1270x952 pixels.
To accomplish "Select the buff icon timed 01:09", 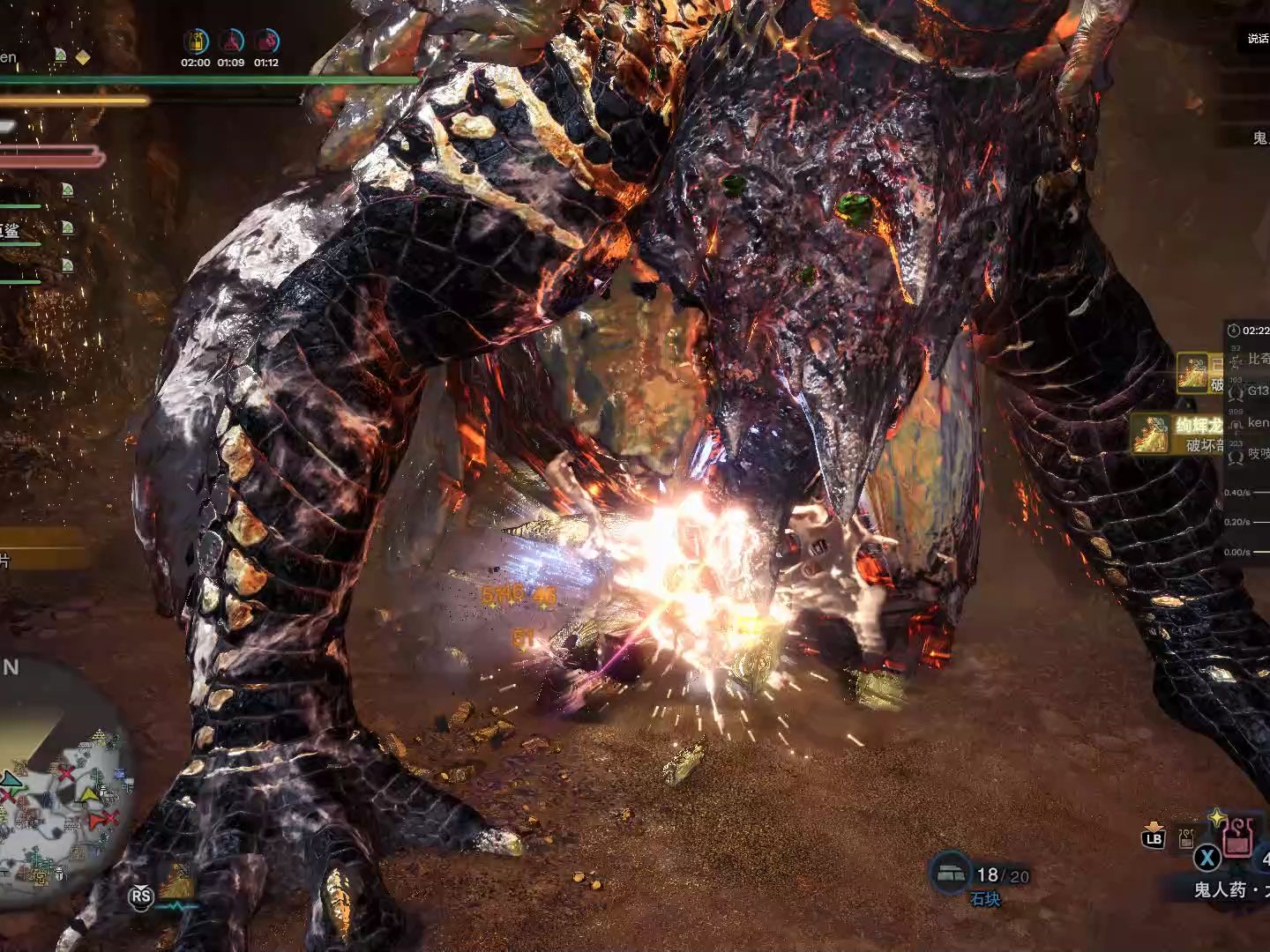I will click(x=231, y=41).
